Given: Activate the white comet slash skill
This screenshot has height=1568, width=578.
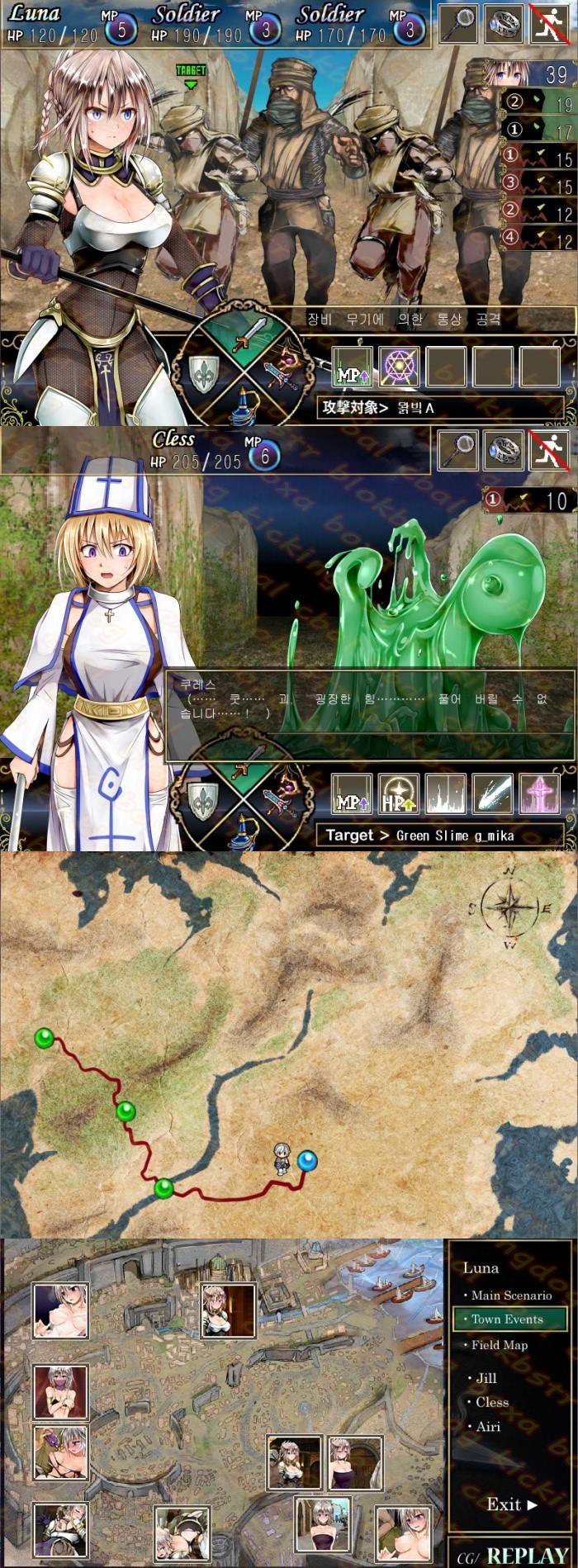Looking at the screenshot, I should [x=492, y=795].
